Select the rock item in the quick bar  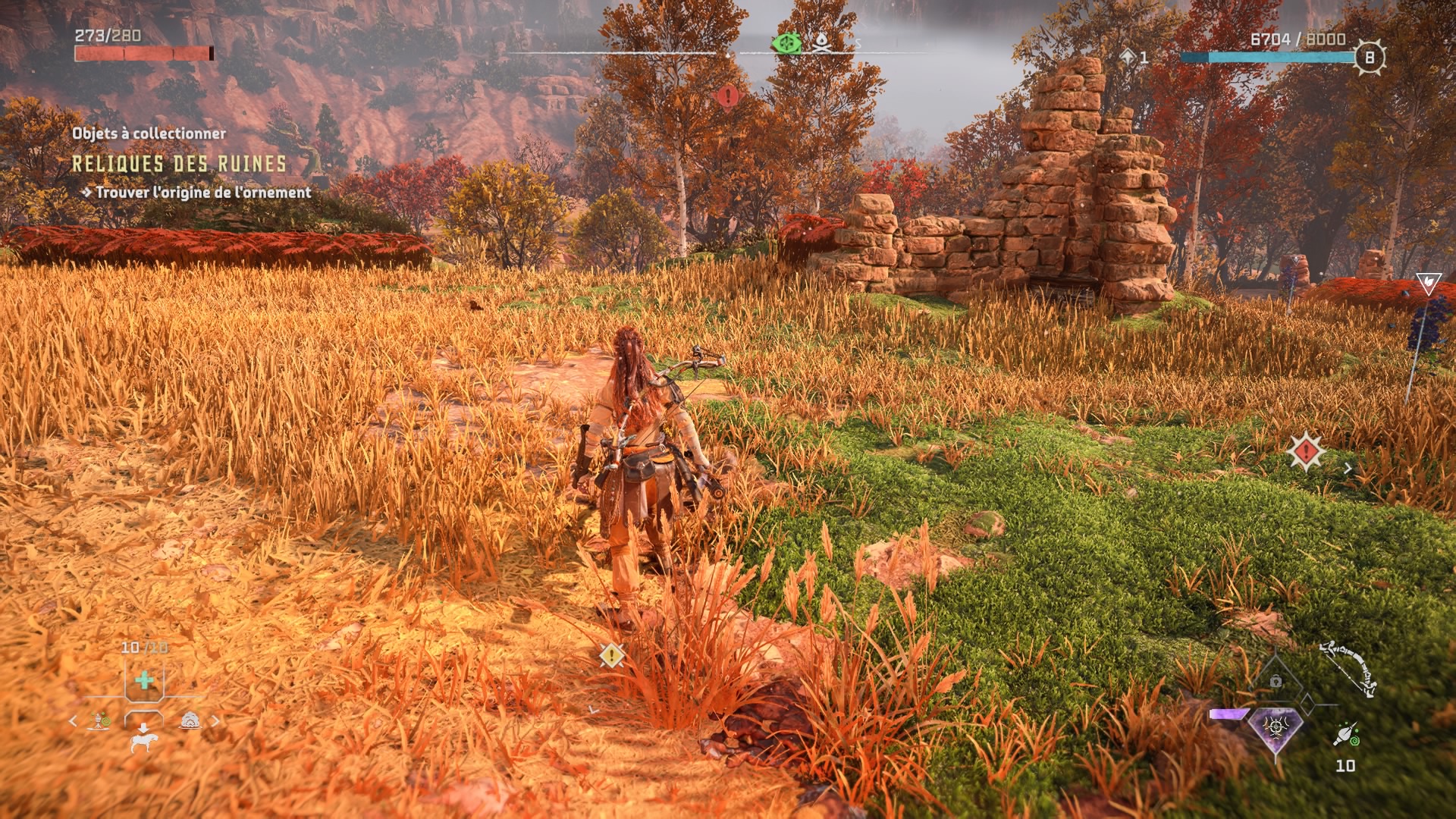coord(190,720)
